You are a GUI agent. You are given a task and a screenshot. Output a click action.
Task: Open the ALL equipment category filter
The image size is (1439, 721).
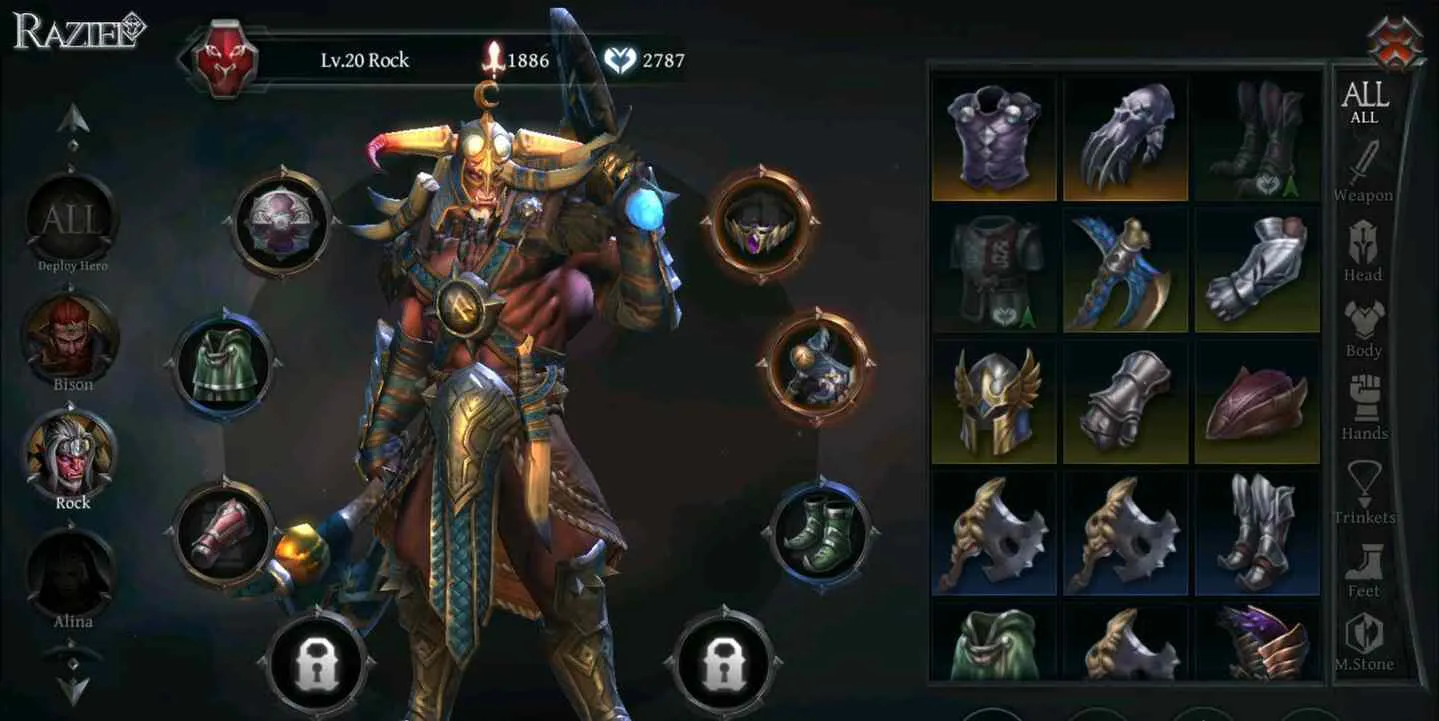click(1364, 100)
